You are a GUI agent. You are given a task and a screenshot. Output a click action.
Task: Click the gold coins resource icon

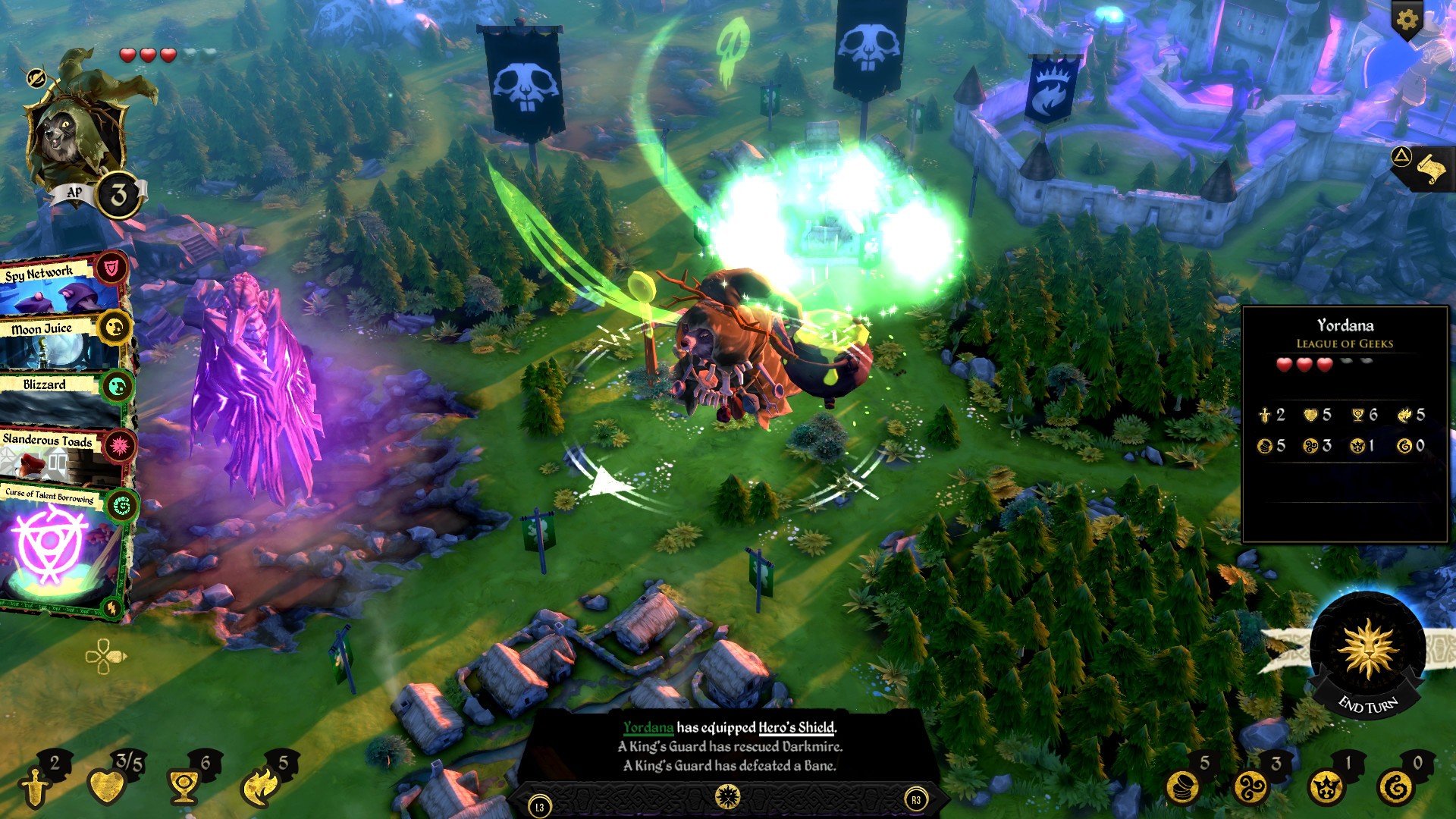1182,788
